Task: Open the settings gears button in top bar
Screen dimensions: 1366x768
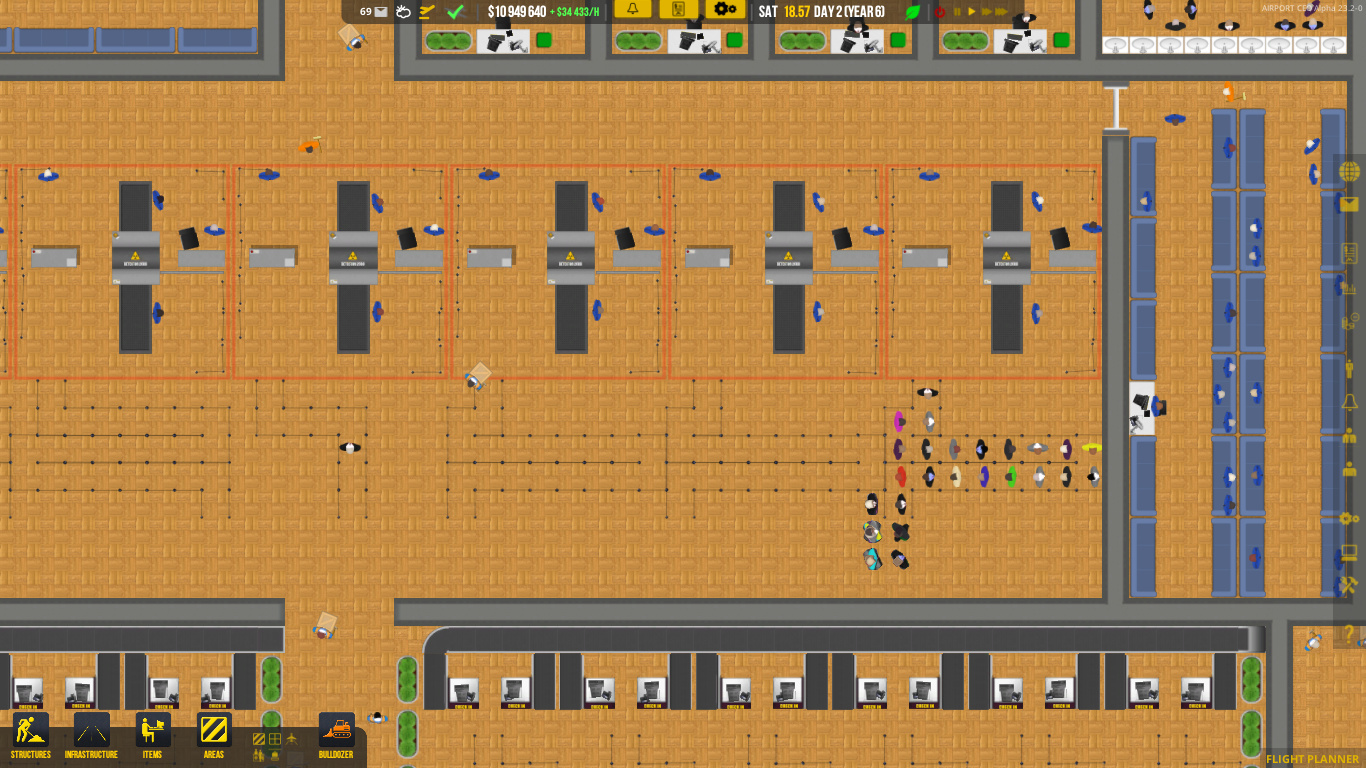Action: click(725, 10)
